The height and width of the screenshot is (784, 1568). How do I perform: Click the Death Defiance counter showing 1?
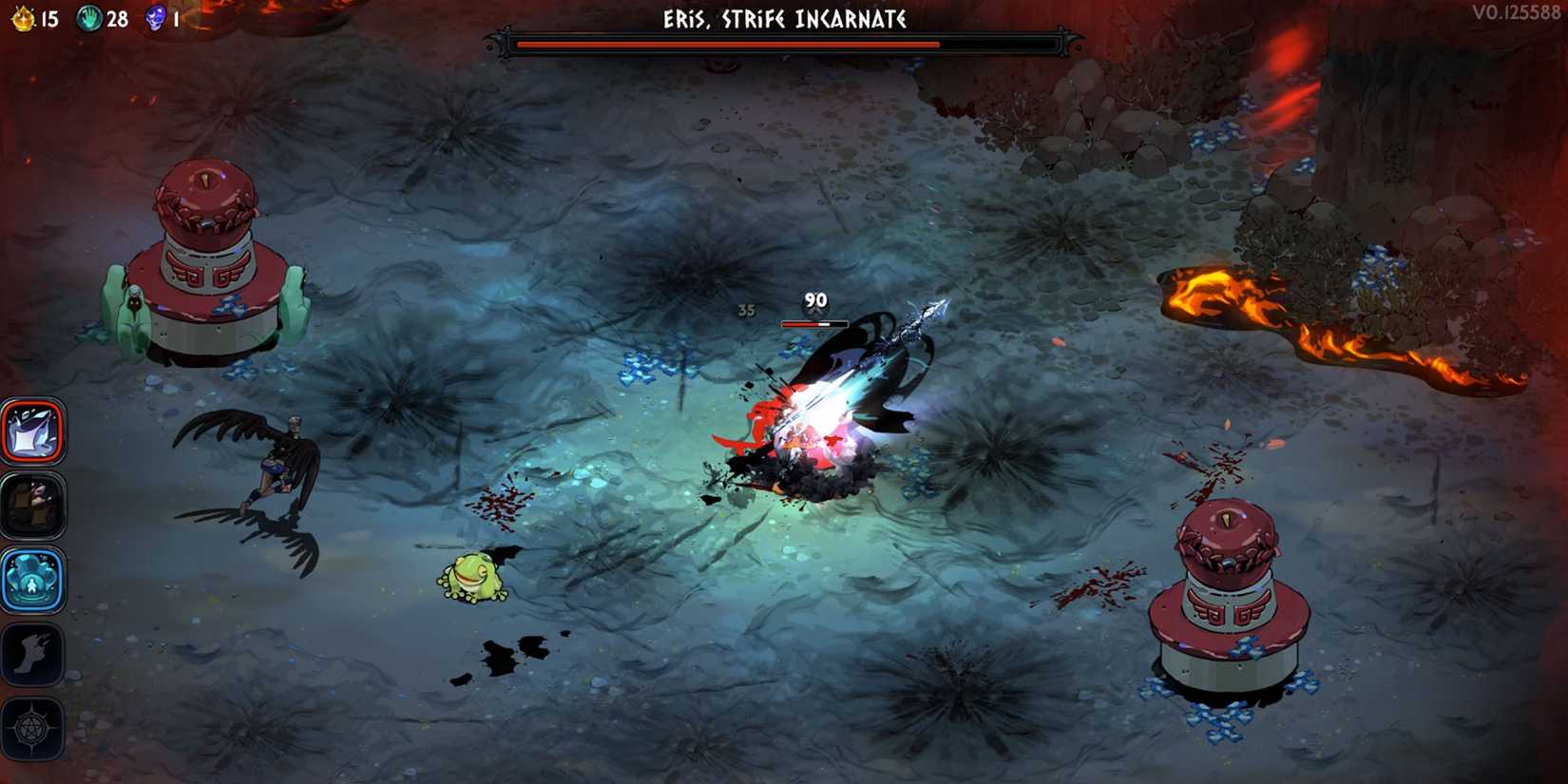point(175,16)
